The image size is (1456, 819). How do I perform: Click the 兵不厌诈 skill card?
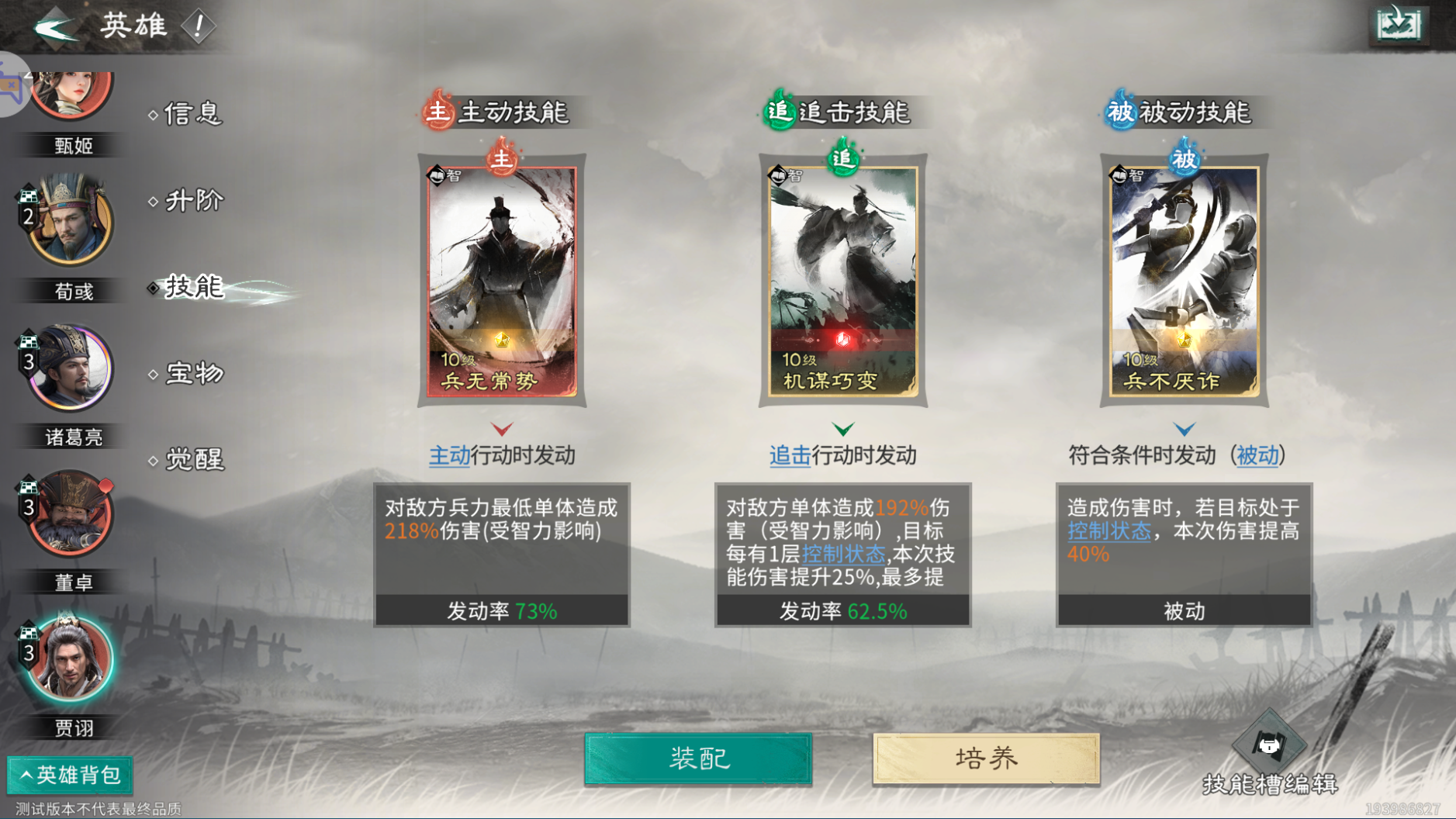1184,275
